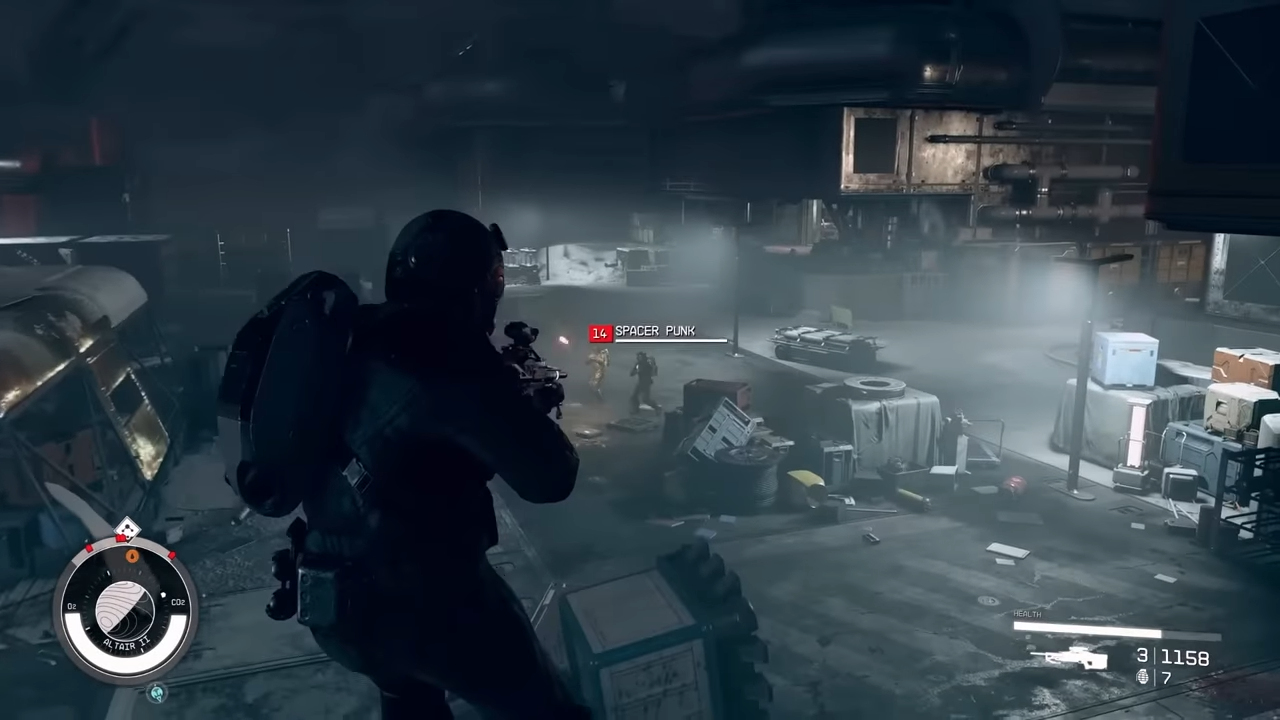Click the rightmost red hostile marker on the compass

click(x=171, y=556)
